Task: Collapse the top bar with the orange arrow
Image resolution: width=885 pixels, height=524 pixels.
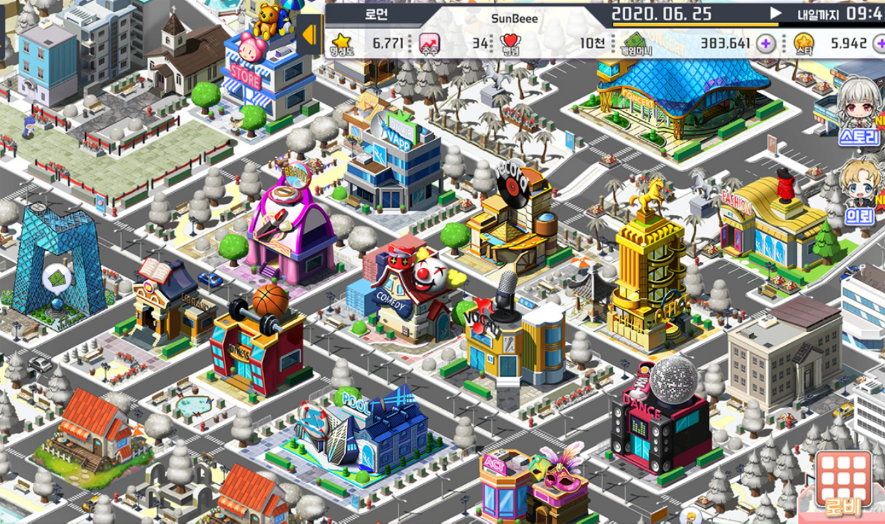Action: pos(309,34)
